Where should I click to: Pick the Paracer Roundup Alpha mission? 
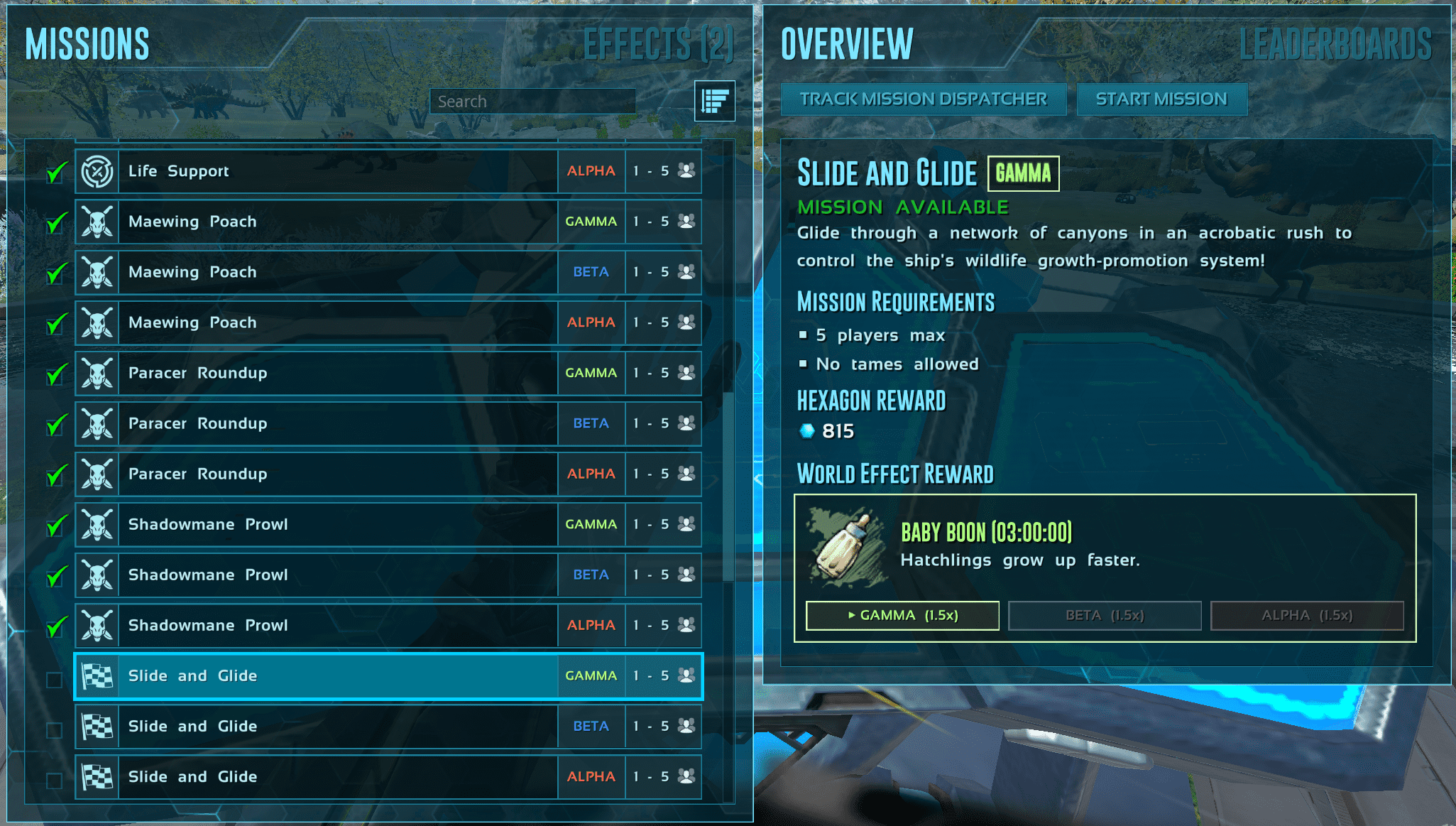[388, 474]
